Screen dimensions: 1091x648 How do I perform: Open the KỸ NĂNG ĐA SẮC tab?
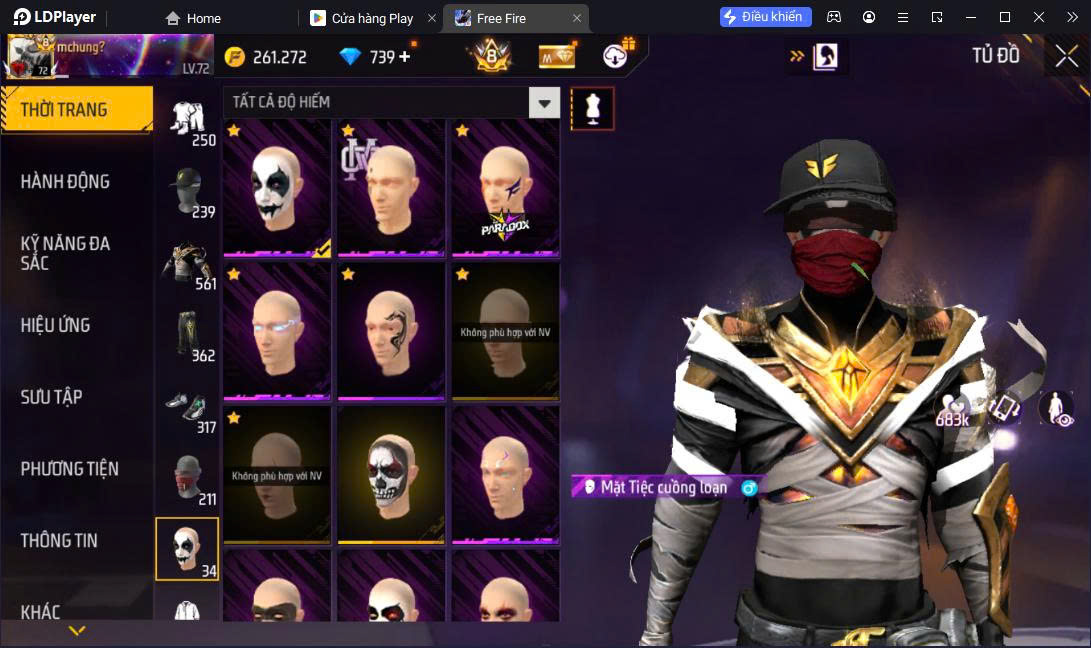(x=65, y=253)
